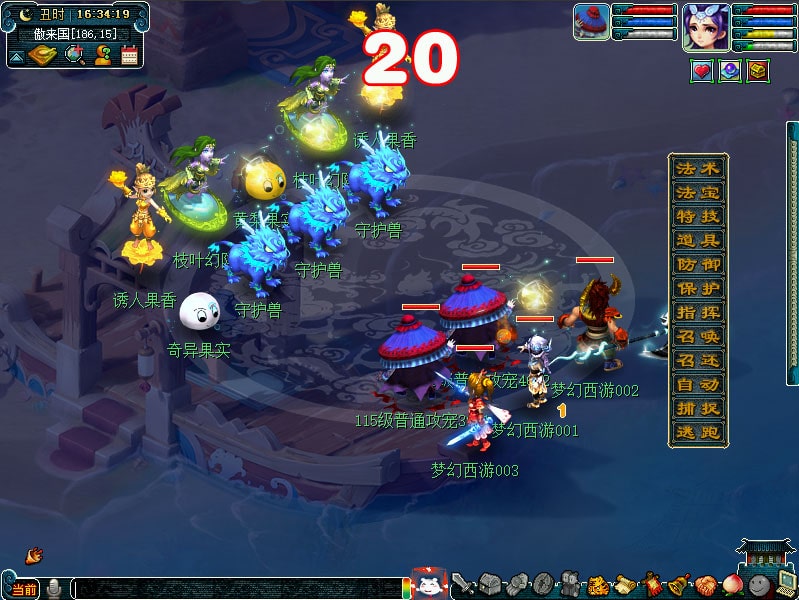This screenshot has height=600, width=799.
Task: Click the red heart buff icon
Action: [702, 70]
